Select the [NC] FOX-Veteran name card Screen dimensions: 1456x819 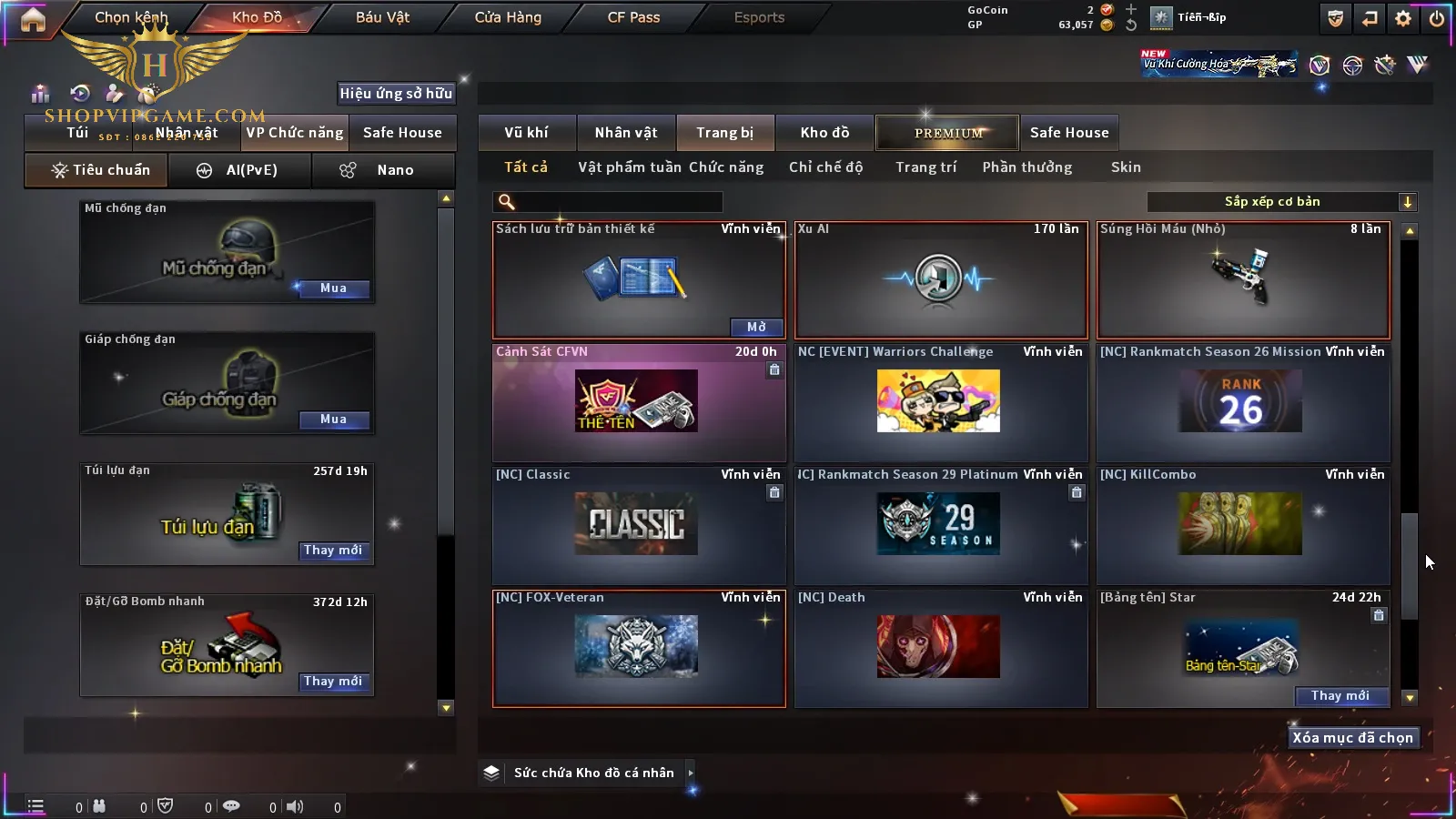point(638,648)
